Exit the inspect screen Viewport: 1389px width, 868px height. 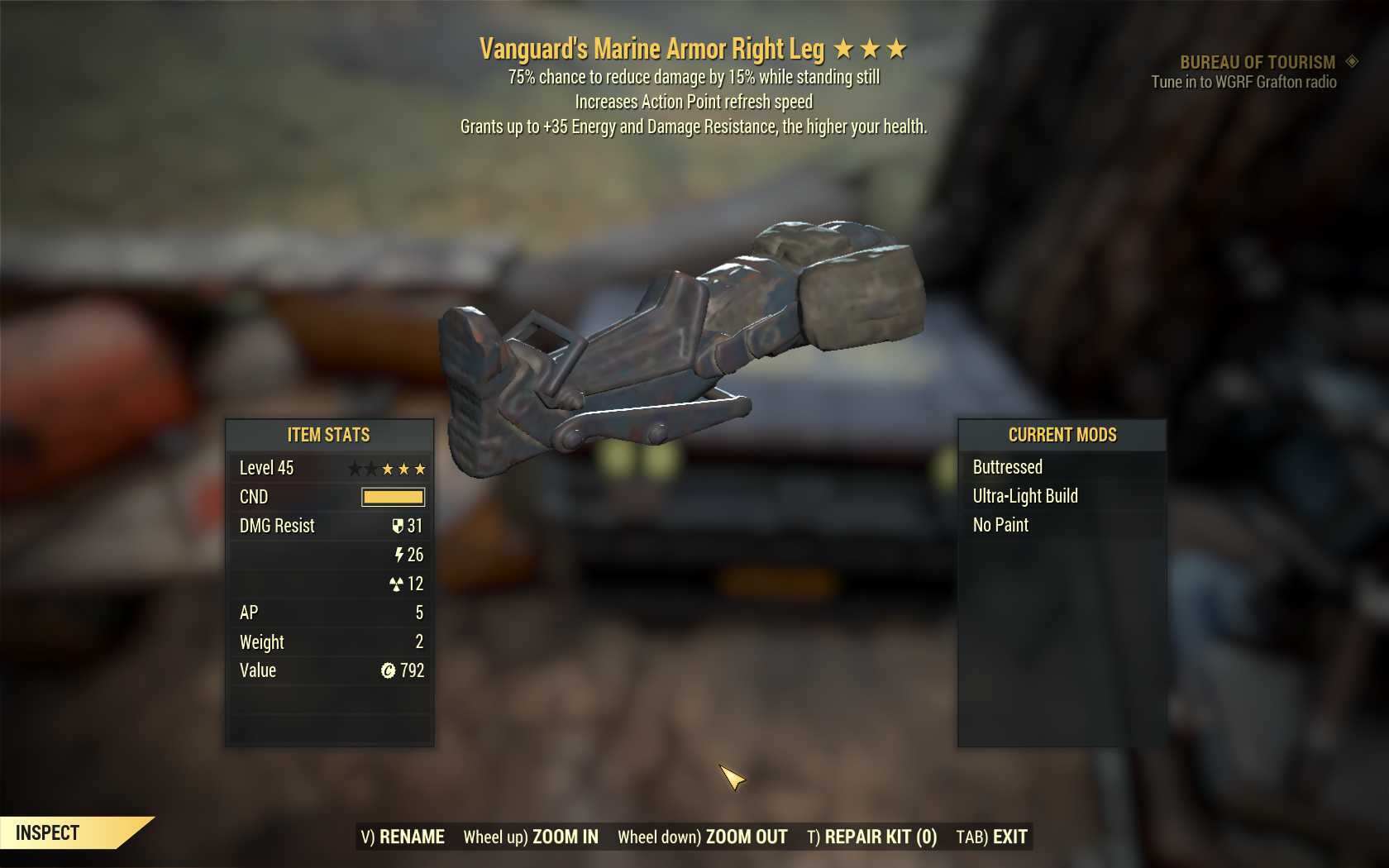click(x=991, y=837)
